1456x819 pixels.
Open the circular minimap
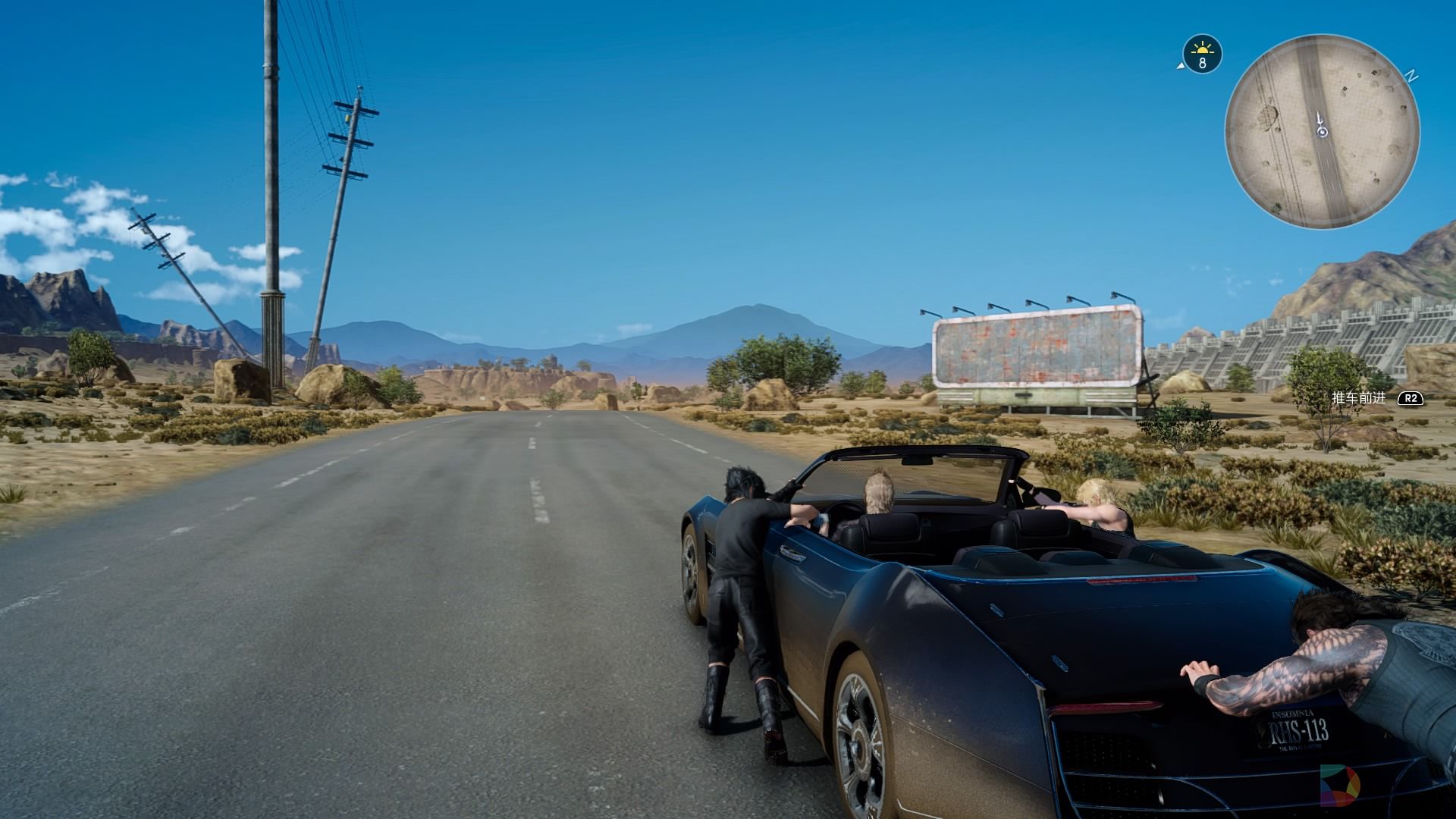tap(1322, 131)
